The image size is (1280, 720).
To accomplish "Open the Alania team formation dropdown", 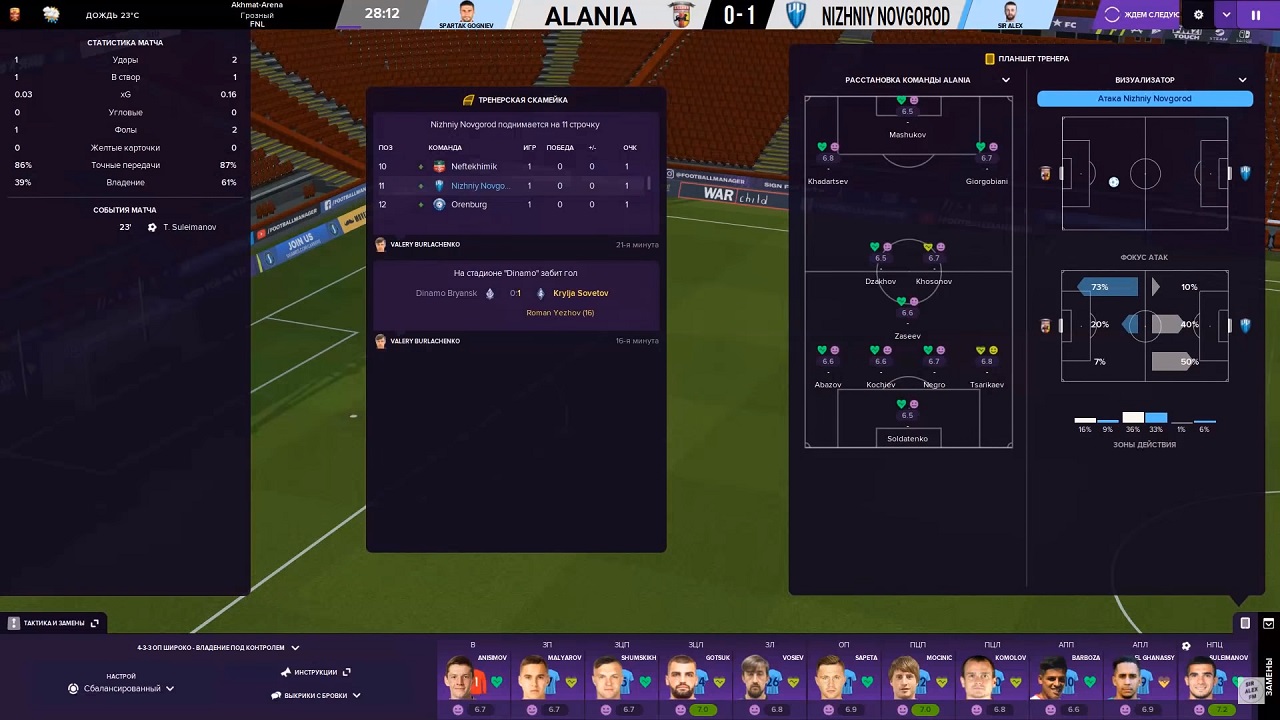I will (x=1006, y=80).
